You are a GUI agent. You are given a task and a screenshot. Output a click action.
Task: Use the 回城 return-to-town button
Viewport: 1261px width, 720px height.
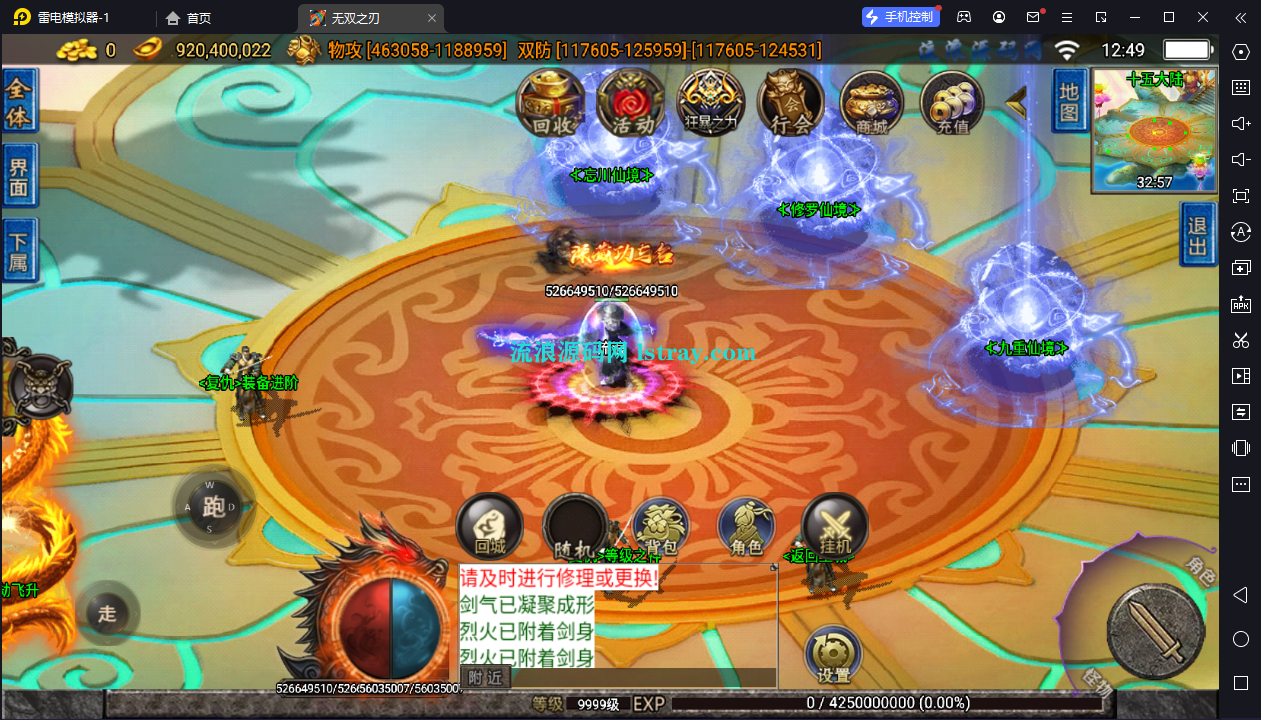tap(490, 527)
